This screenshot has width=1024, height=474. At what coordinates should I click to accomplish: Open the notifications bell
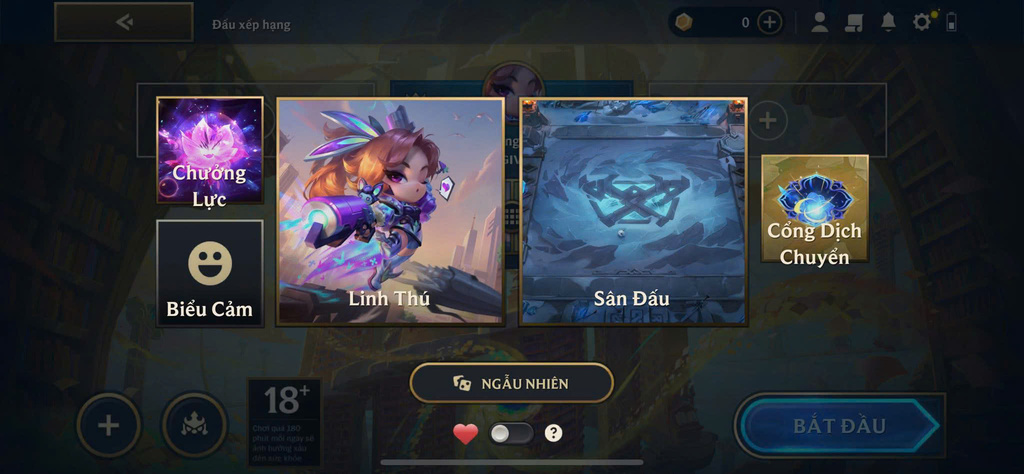[888, 22]
